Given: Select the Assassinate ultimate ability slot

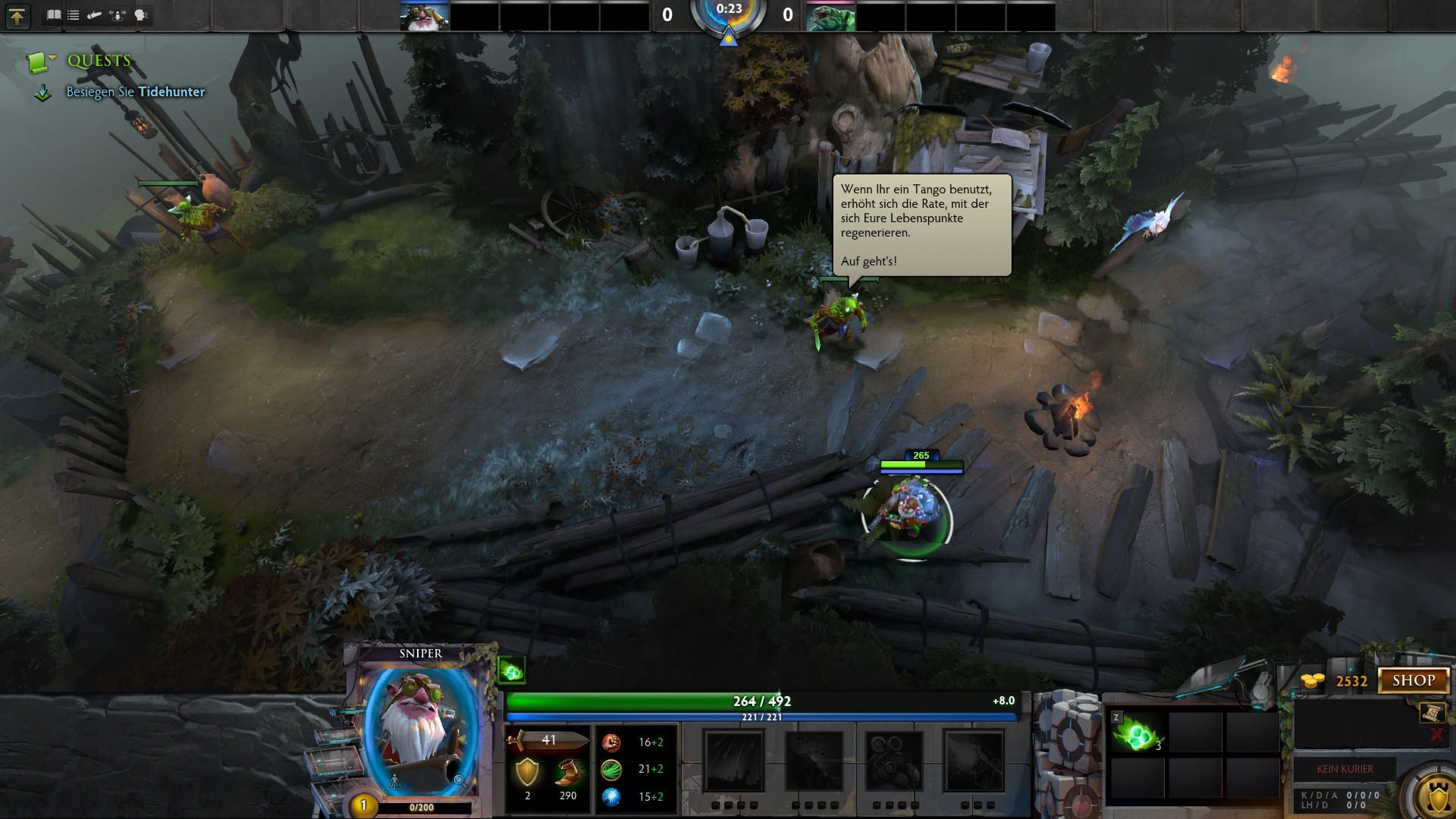Looking at the screenshot, I should [x=974, y=761].
